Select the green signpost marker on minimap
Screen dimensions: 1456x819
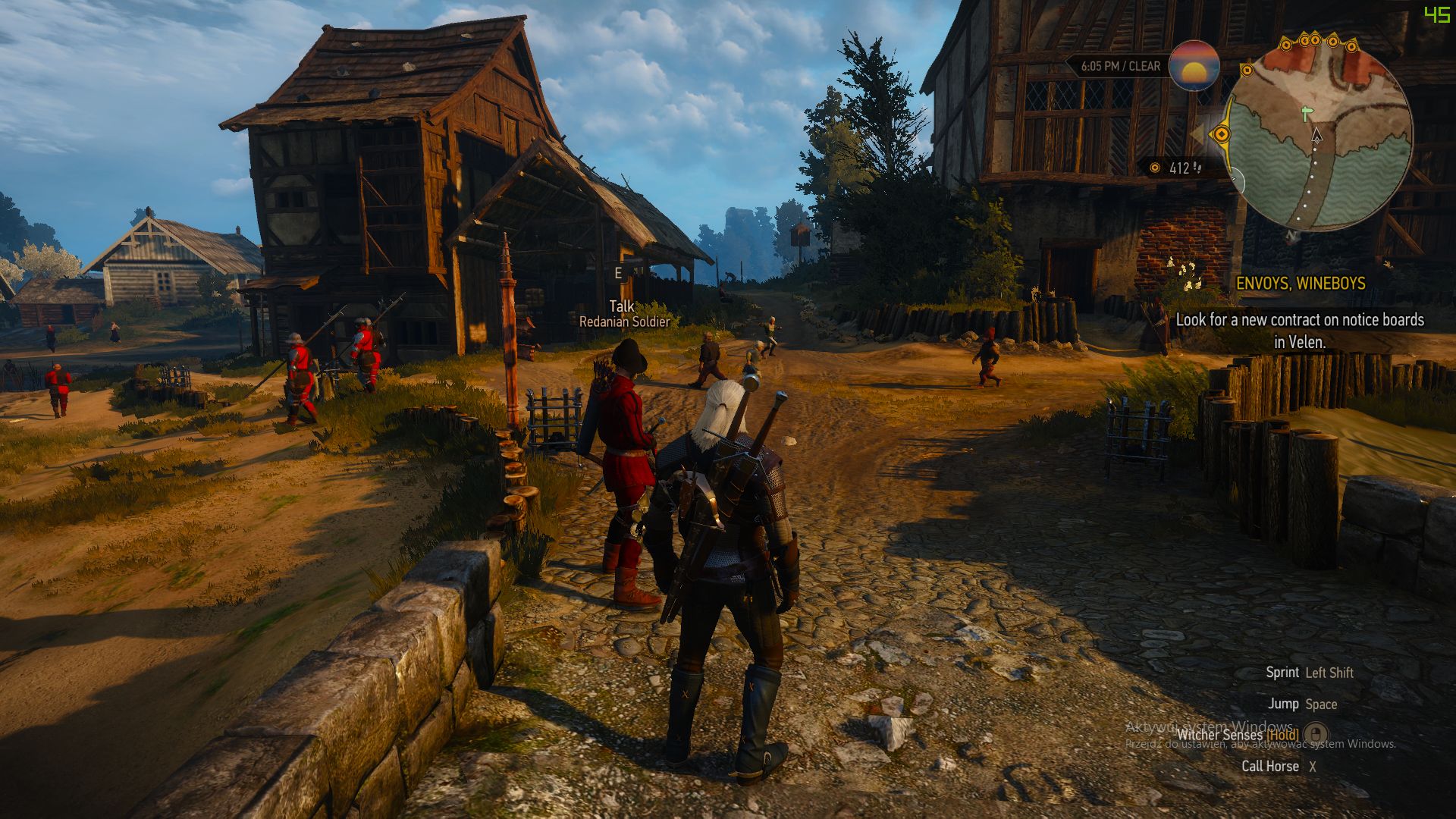point(1305,115)
